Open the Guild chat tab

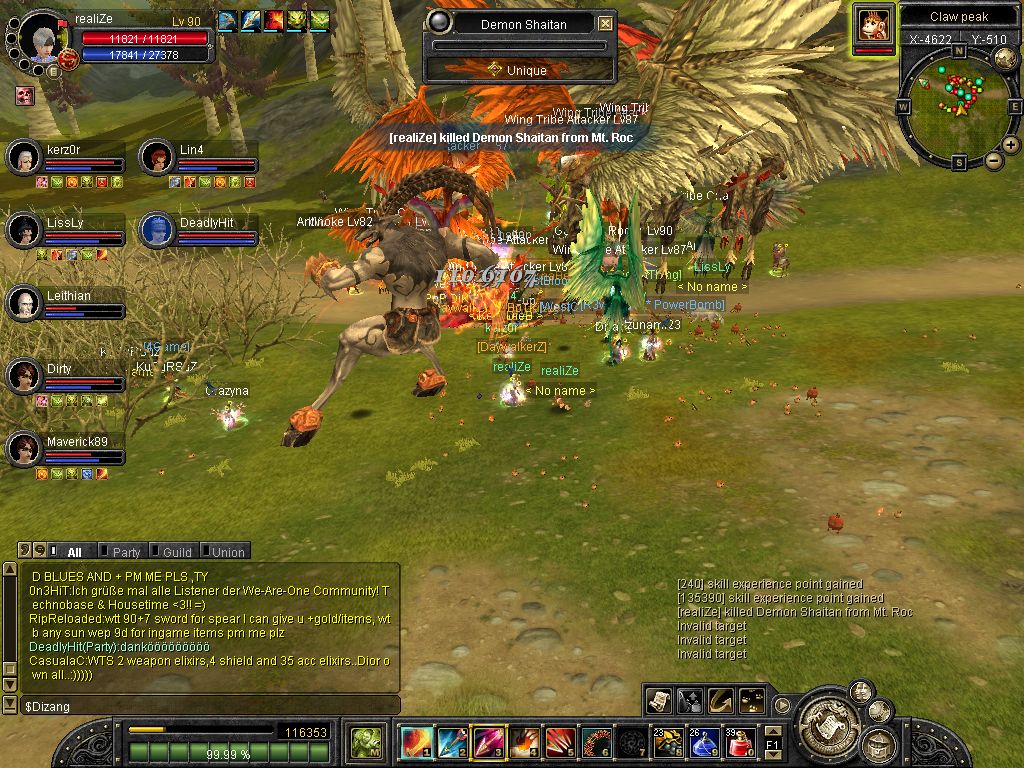click(176, 551)
